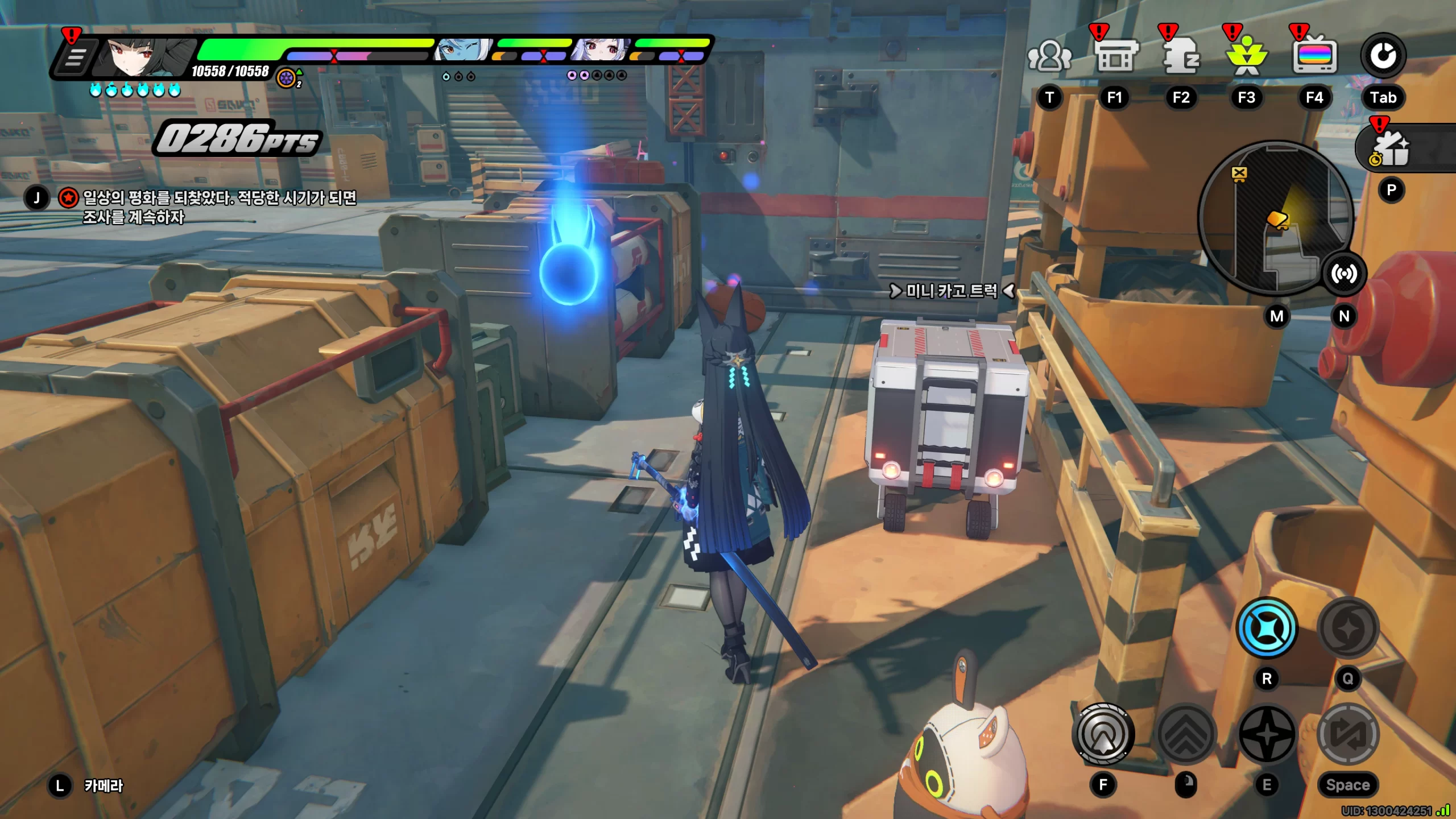
Task: Open the shop storefront icon
Action: pos(1115,57)
